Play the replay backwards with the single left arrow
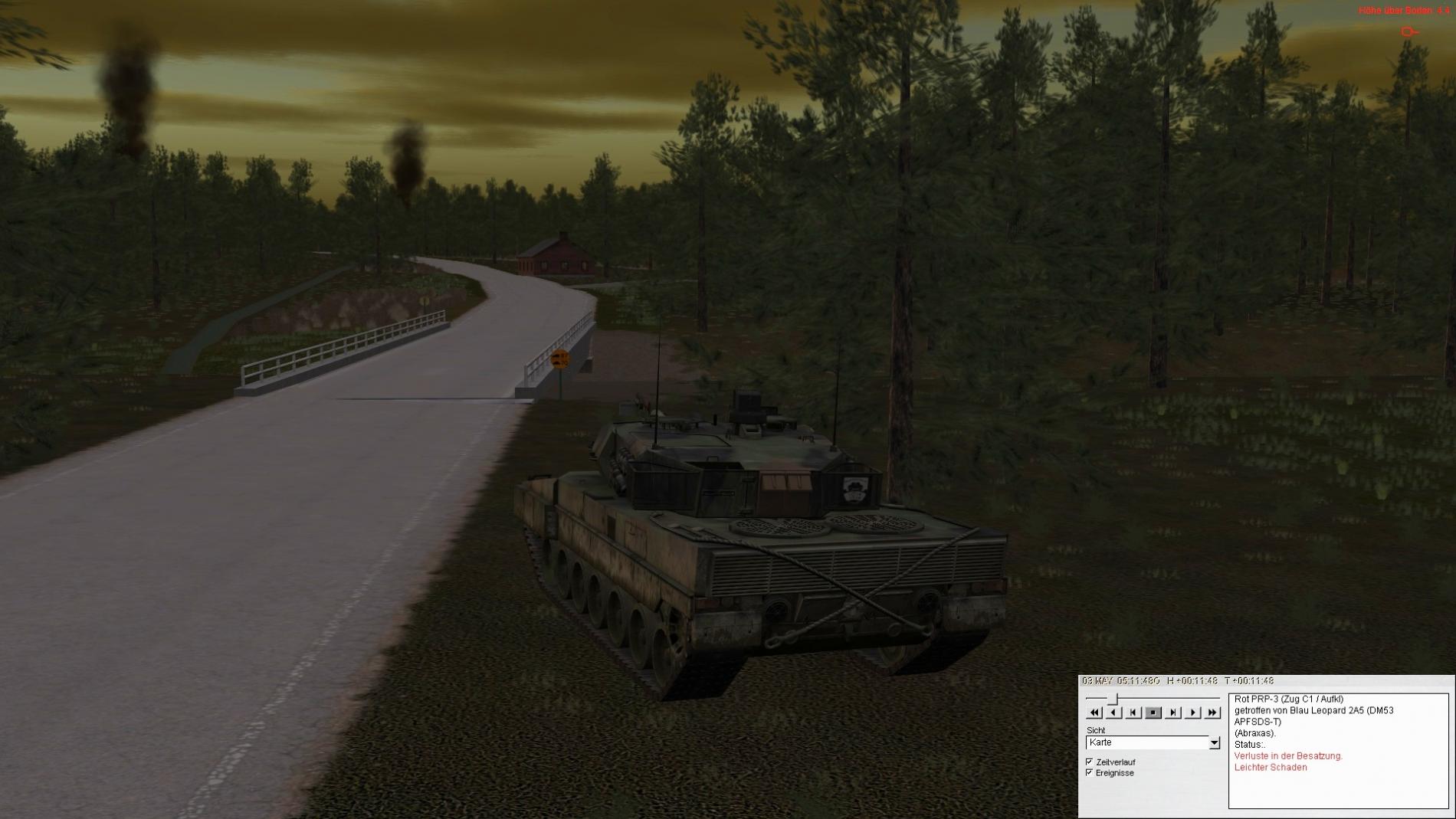Image resolution: width=1456 pixels, height=819 pixels. pyautogui.click(x=1114, y=713)
